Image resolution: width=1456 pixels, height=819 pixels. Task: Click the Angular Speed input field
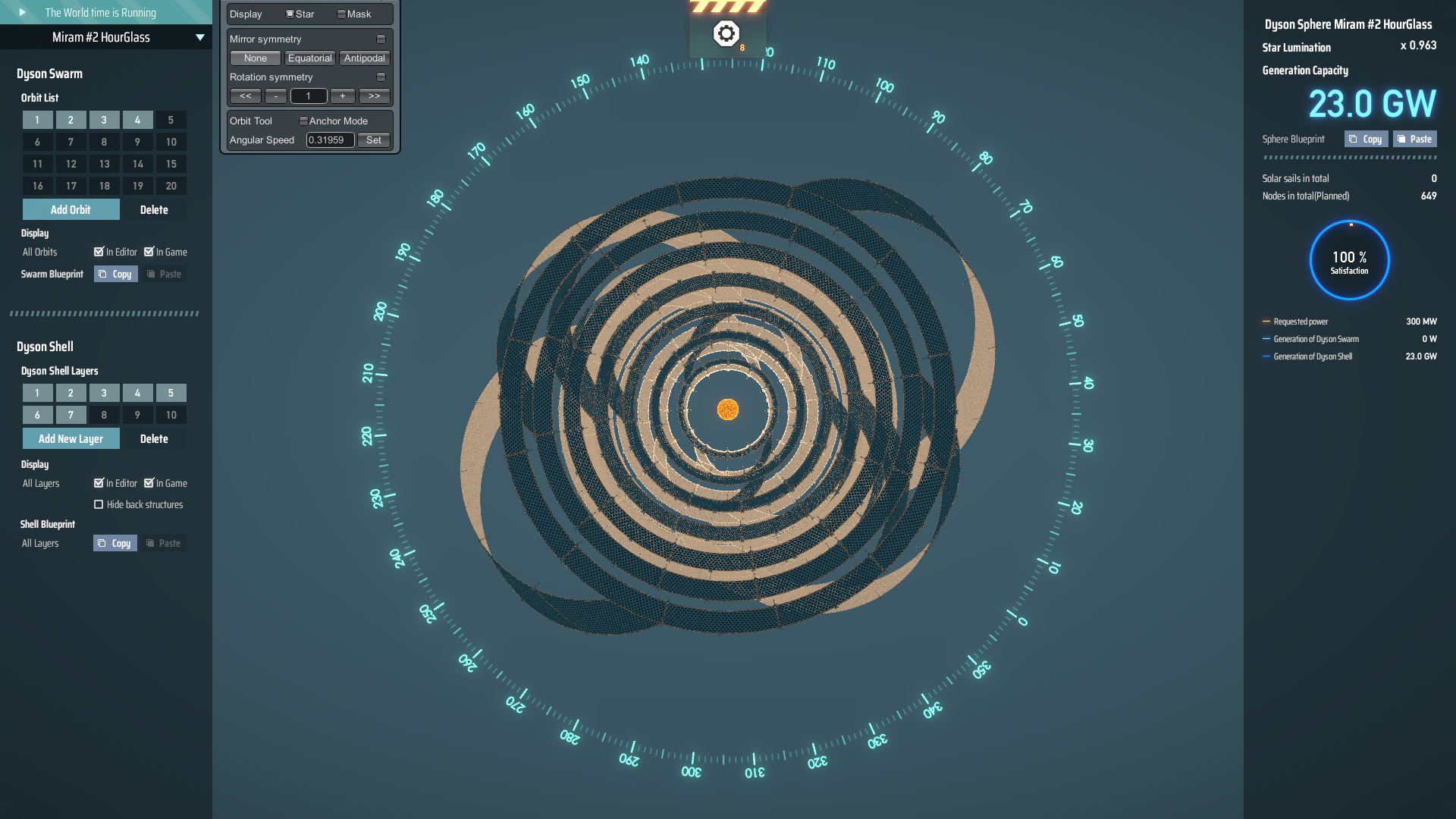[330, 140]
